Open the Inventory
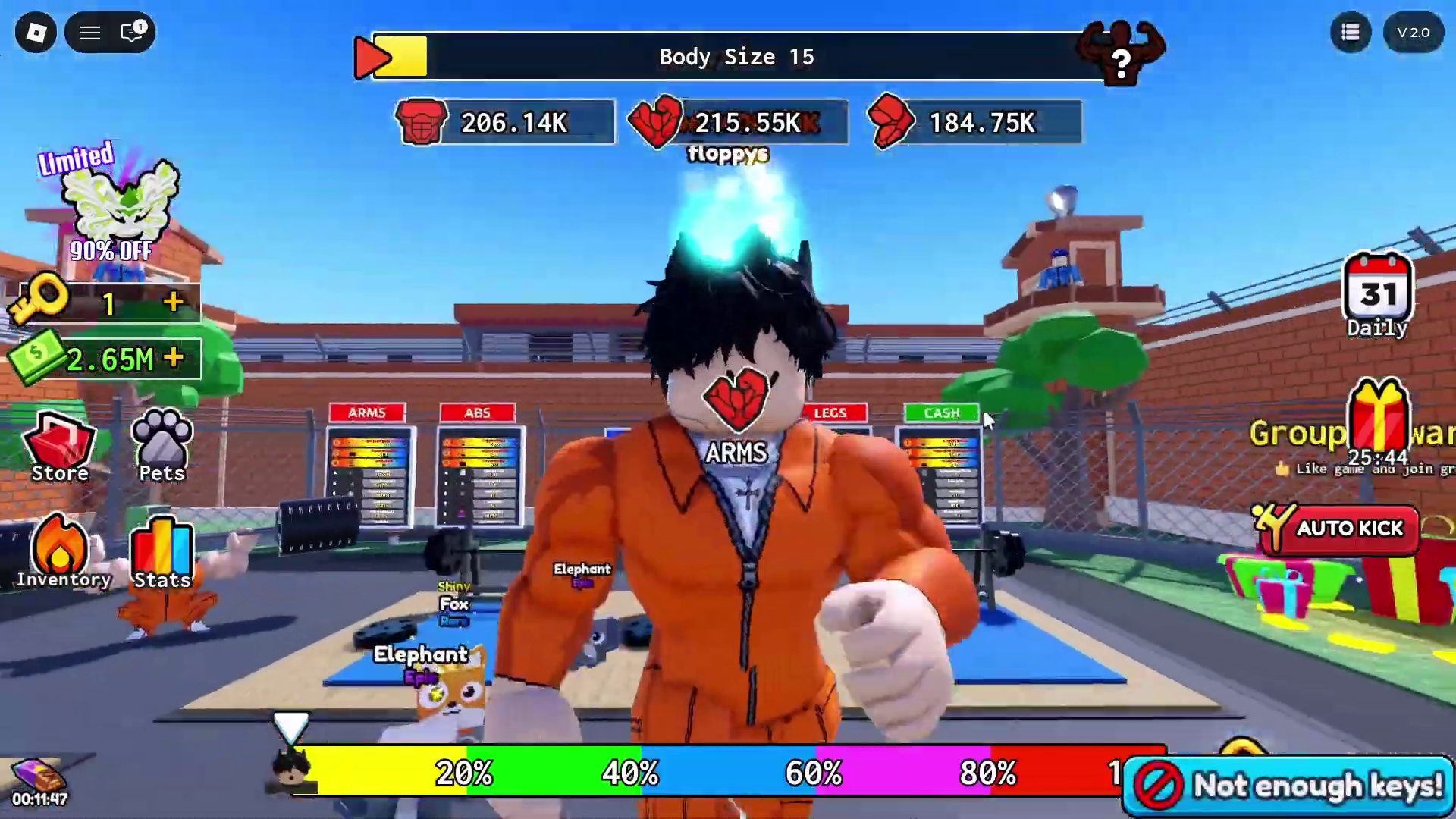The image size is (1456, 819). pyautogui.click(x=62, y=554)
